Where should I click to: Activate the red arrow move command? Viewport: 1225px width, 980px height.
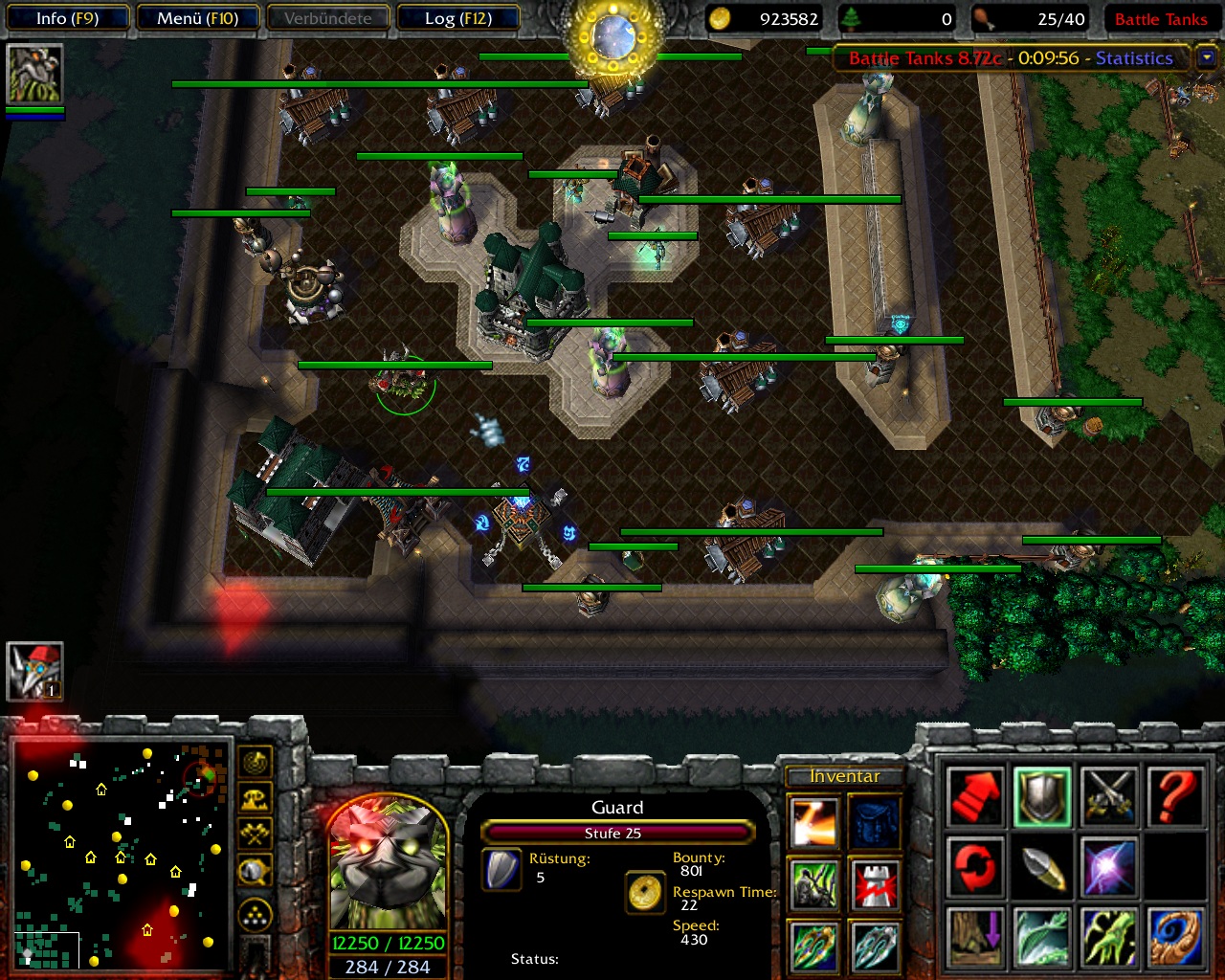(975, 795)
